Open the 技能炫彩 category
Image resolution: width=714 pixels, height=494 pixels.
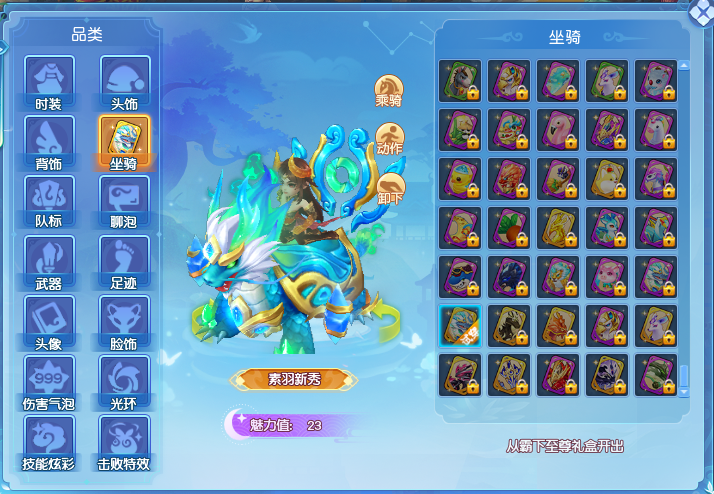49,441
